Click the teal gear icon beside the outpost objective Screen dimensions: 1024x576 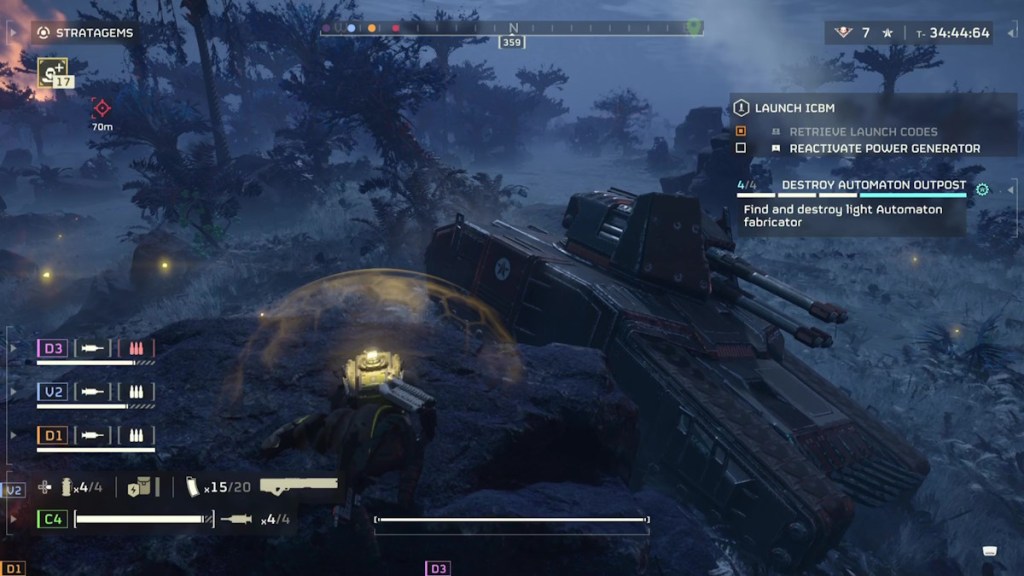click(x=982, y=189)
